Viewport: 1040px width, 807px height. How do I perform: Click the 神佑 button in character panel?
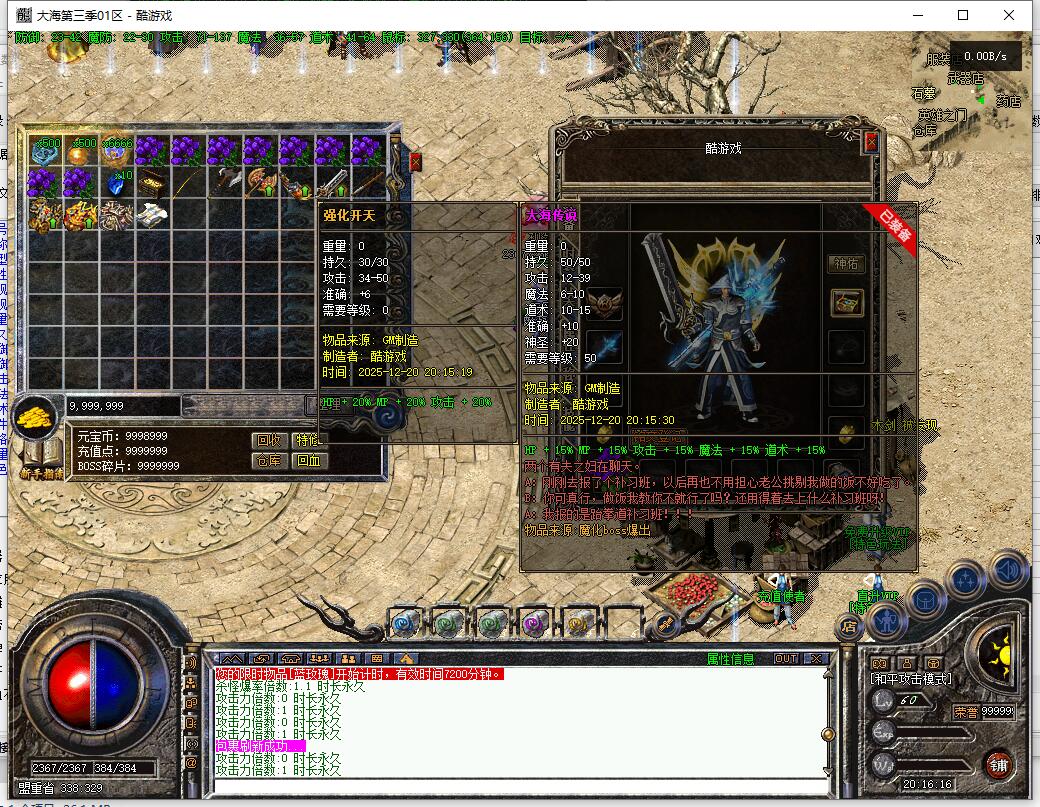847,264
